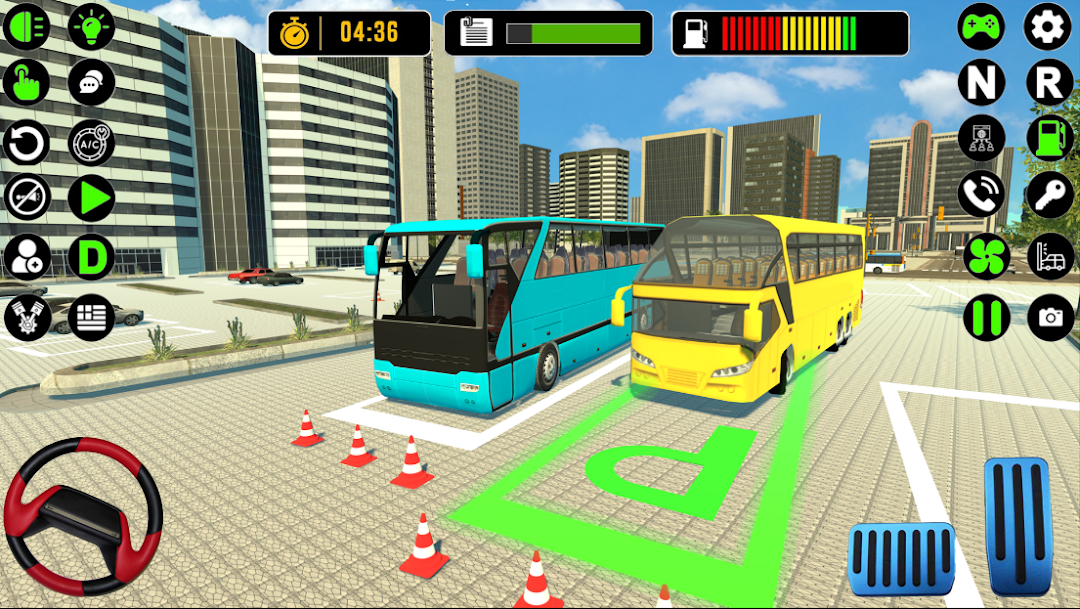Screen dimensions: 1080x609
Task: Click the circular reset arrow button
Action: tap(27, 143)
